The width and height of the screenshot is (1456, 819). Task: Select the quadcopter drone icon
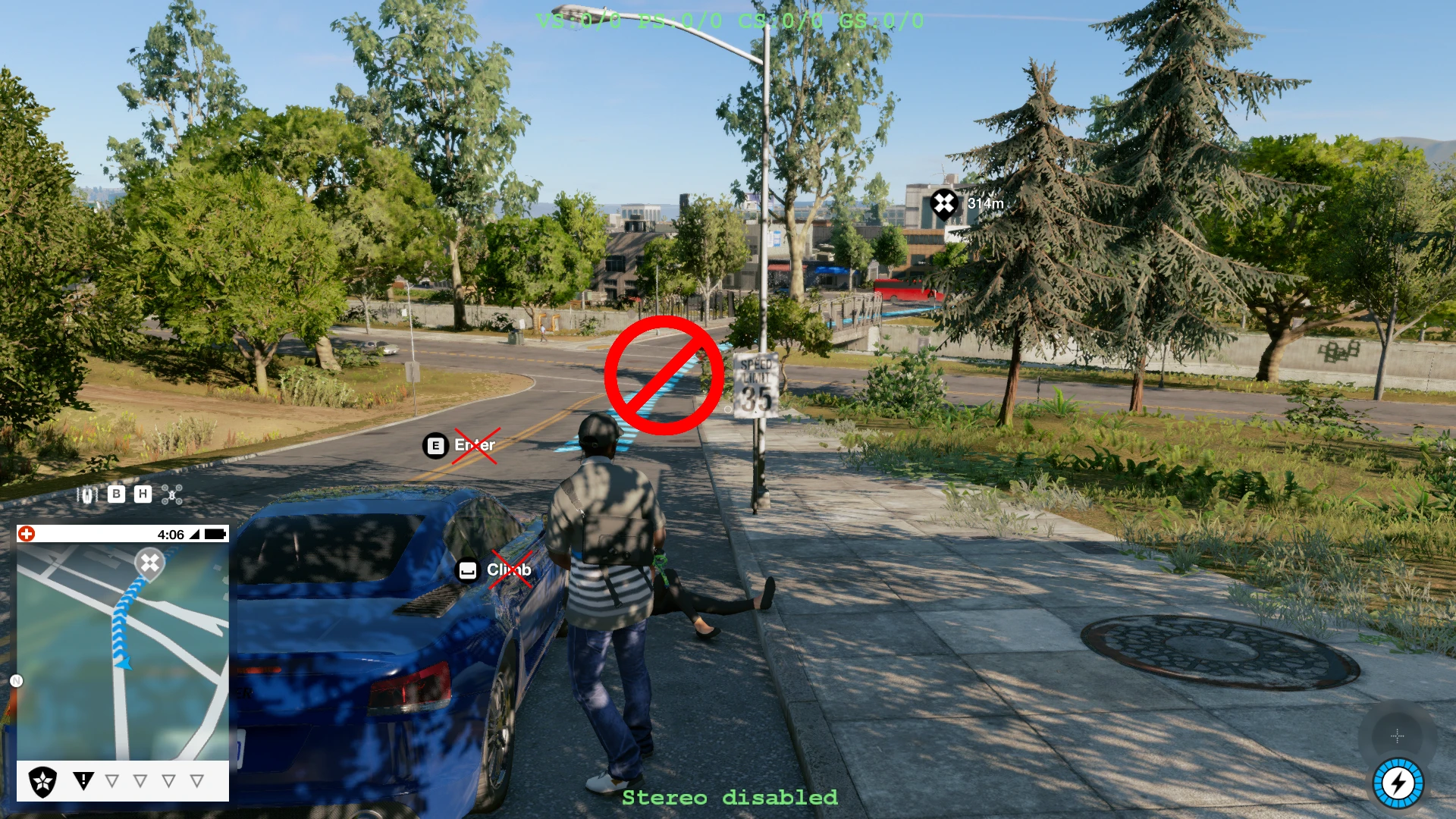tap(171, 496)
